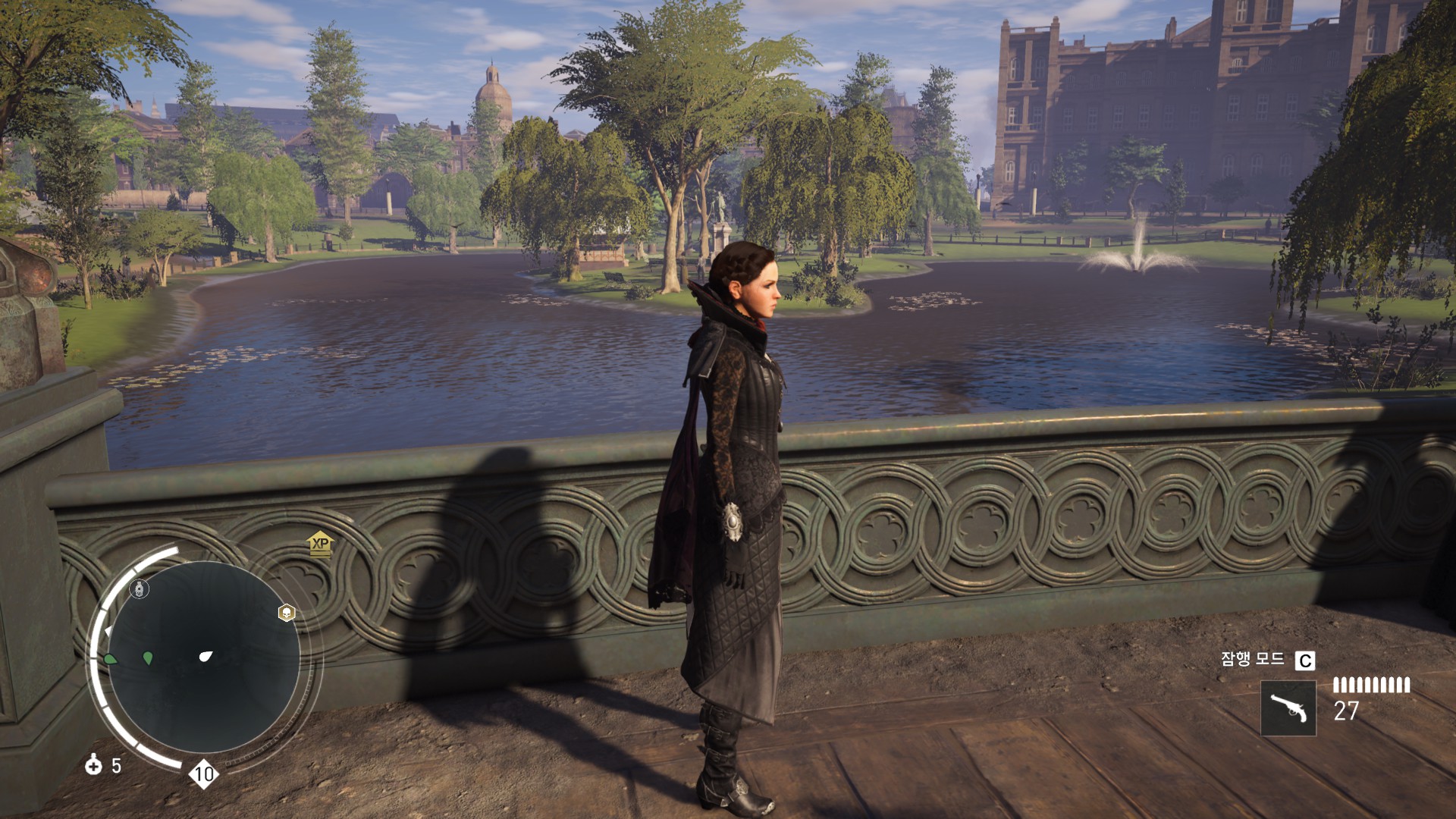Viewport: 1456px width, 819px height.
Task: Click the level 10 diamond badge
Action: tap(203, 773)
